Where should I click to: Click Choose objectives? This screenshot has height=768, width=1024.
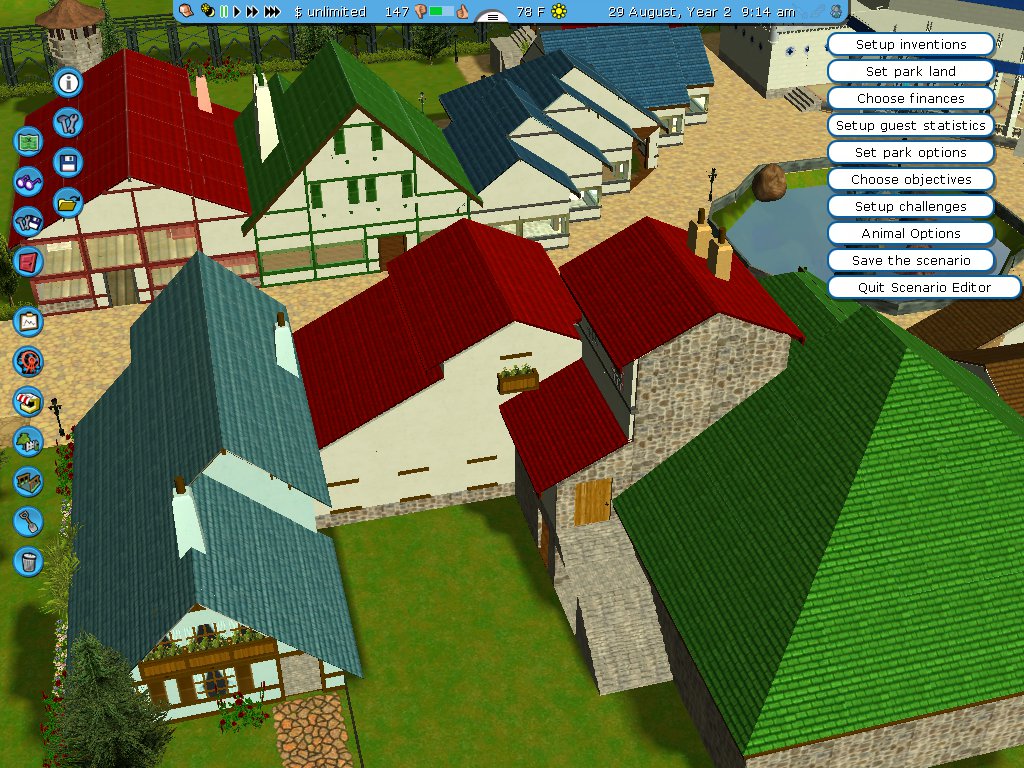911,180
